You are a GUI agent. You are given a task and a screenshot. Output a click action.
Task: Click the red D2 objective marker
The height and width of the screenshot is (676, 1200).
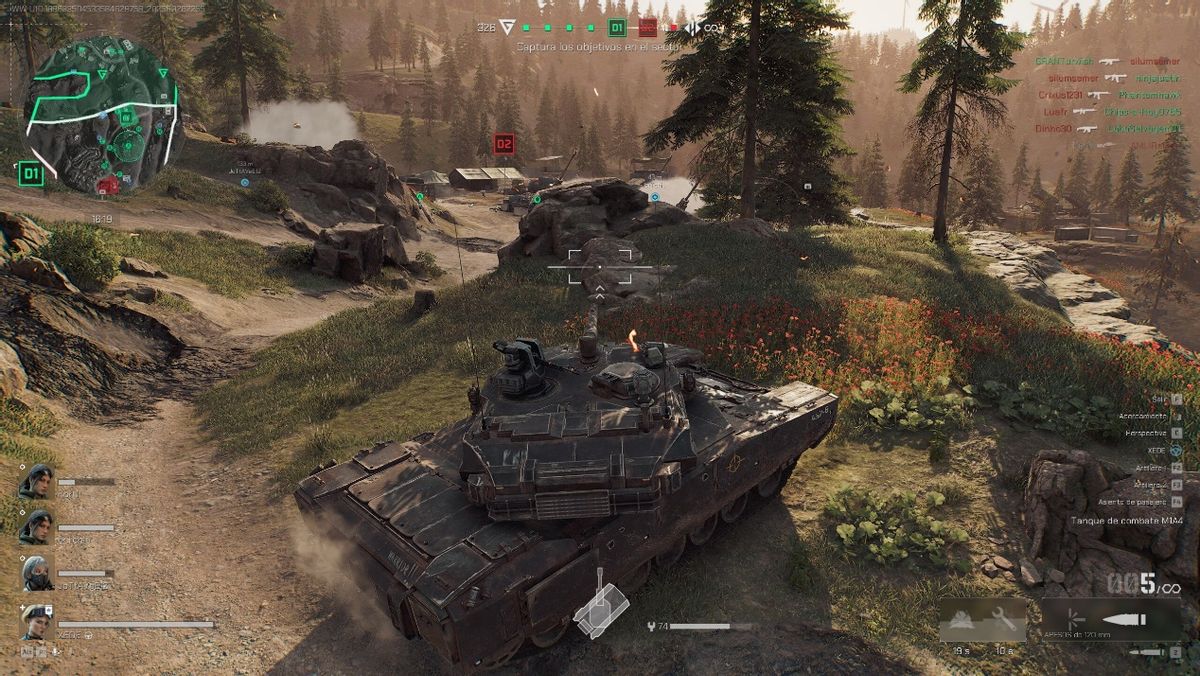tap(504, 144)
